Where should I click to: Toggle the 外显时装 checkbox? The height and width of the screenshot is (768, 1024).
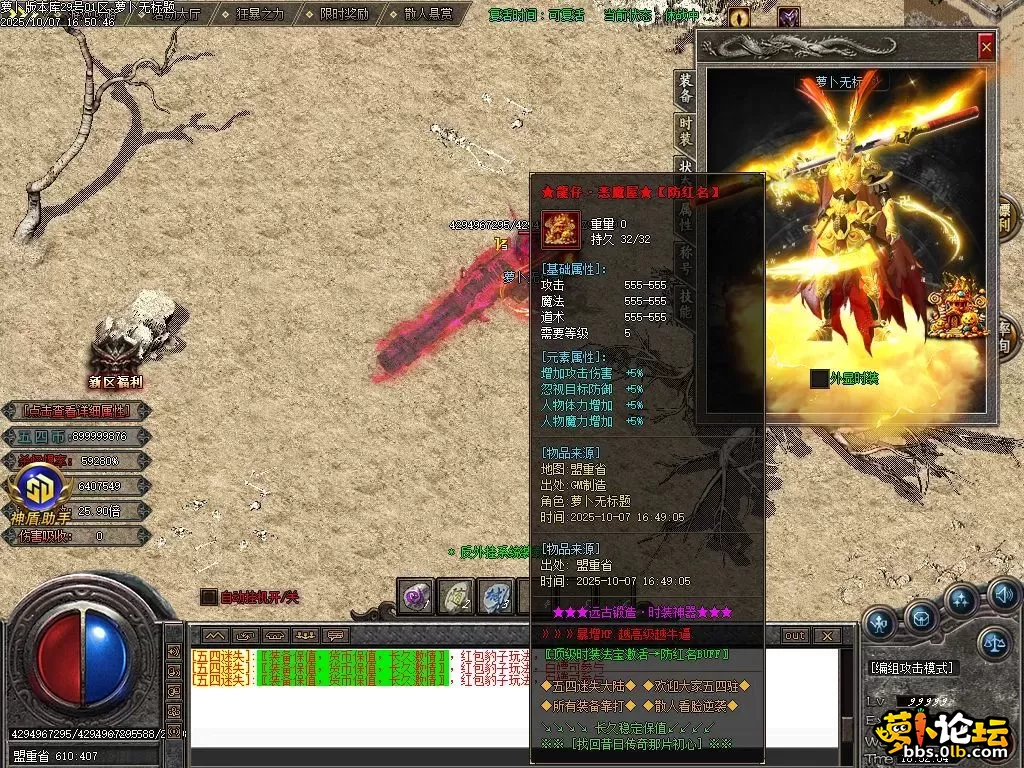pos(819,378)
